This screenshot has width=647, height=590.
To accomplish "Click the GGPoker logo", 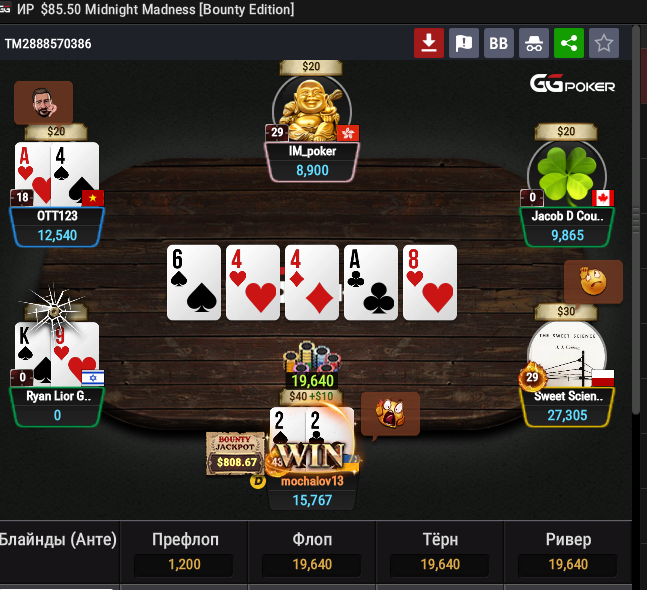I will pyautogui.click(x=572, y=85).
